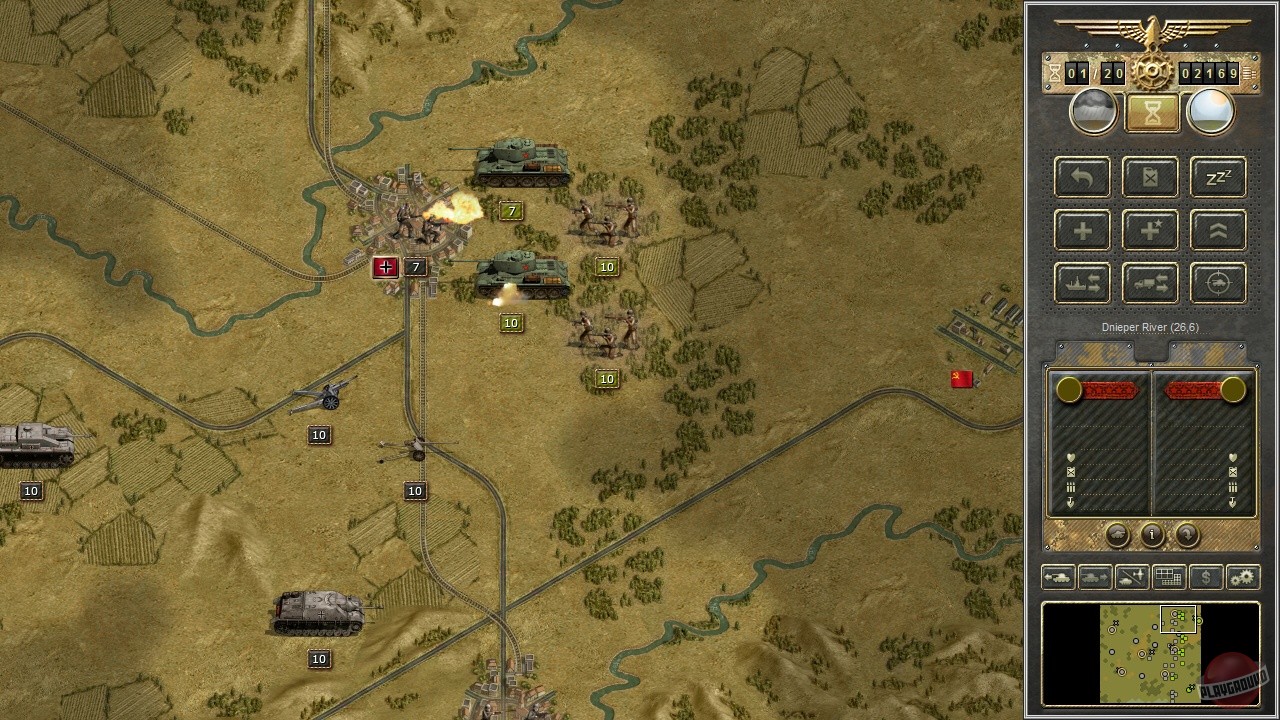Image resolution: width=1280 pixels, height=720 pixels.
Task: Embark unit onto sea transport
Action: tap(1081, 283)
